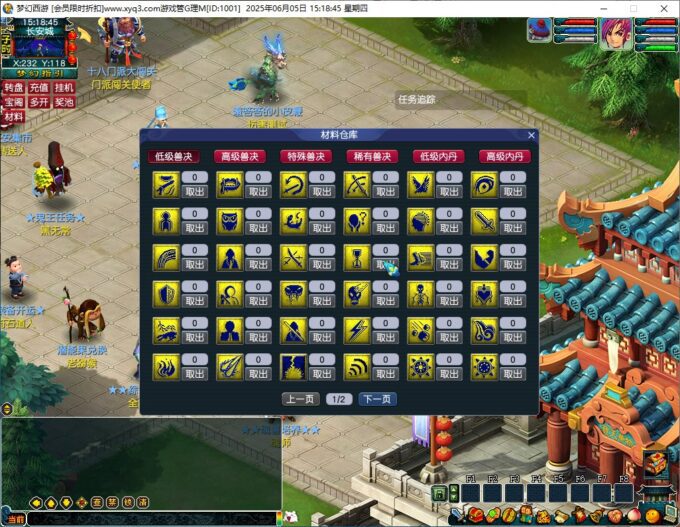Open the 梦幻指引 guide
Screen dimensions: 680x527
[x=40, y=73]
